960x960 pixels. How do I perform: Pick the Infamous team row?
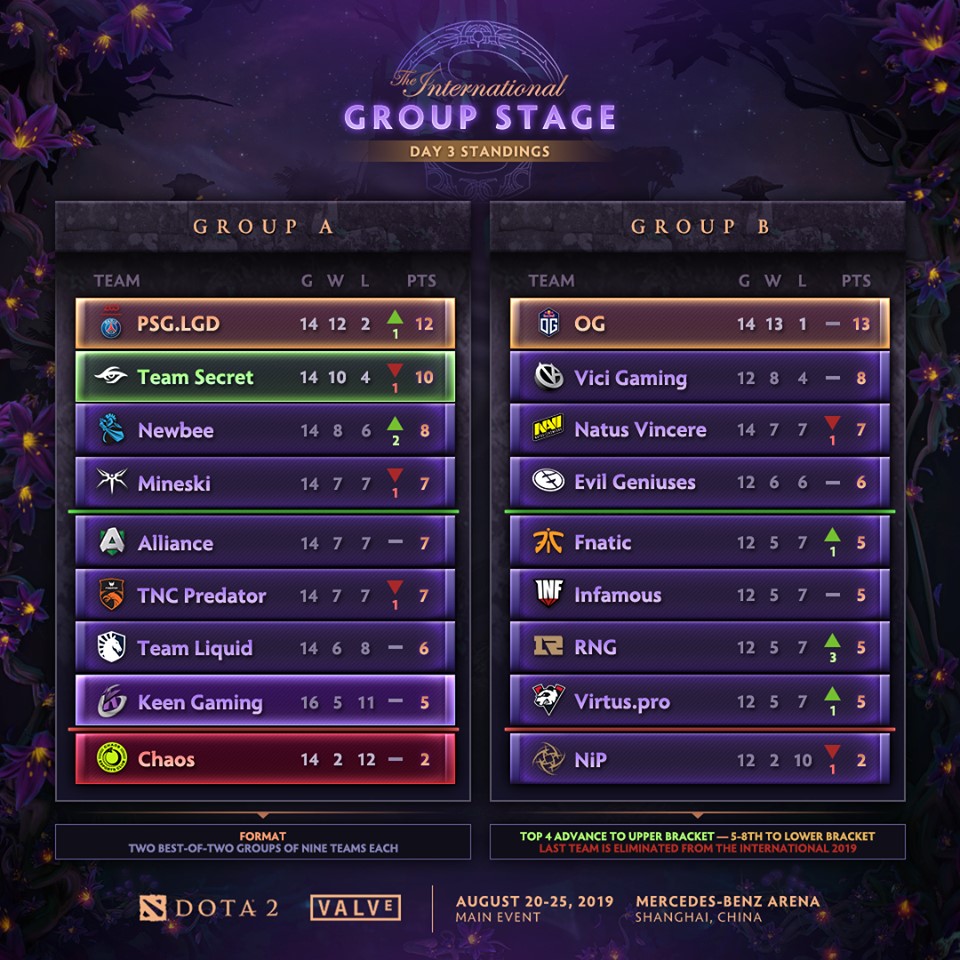point(699,595)
